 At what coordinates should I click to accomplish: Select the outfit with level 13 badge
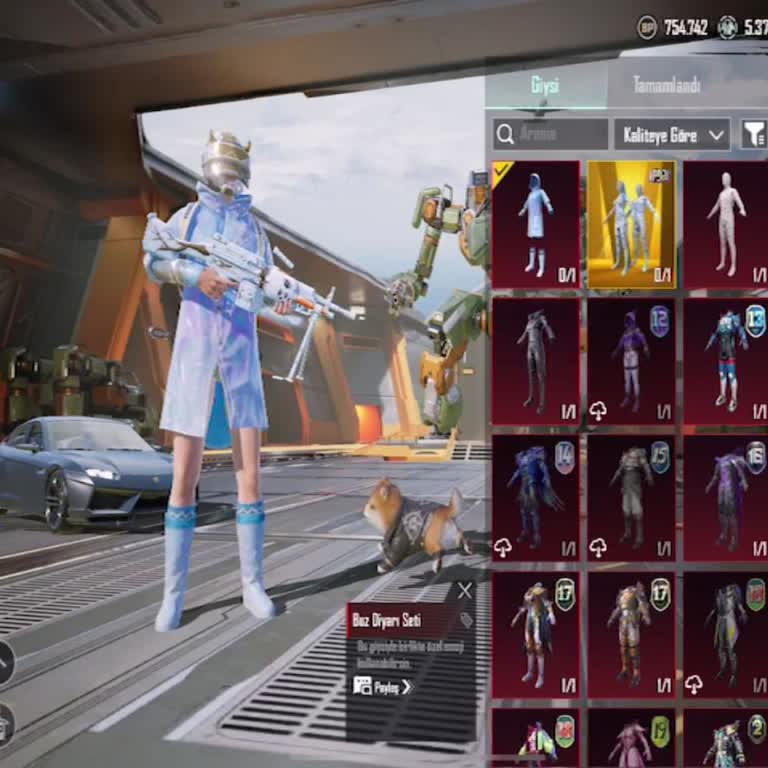(725, 361)
